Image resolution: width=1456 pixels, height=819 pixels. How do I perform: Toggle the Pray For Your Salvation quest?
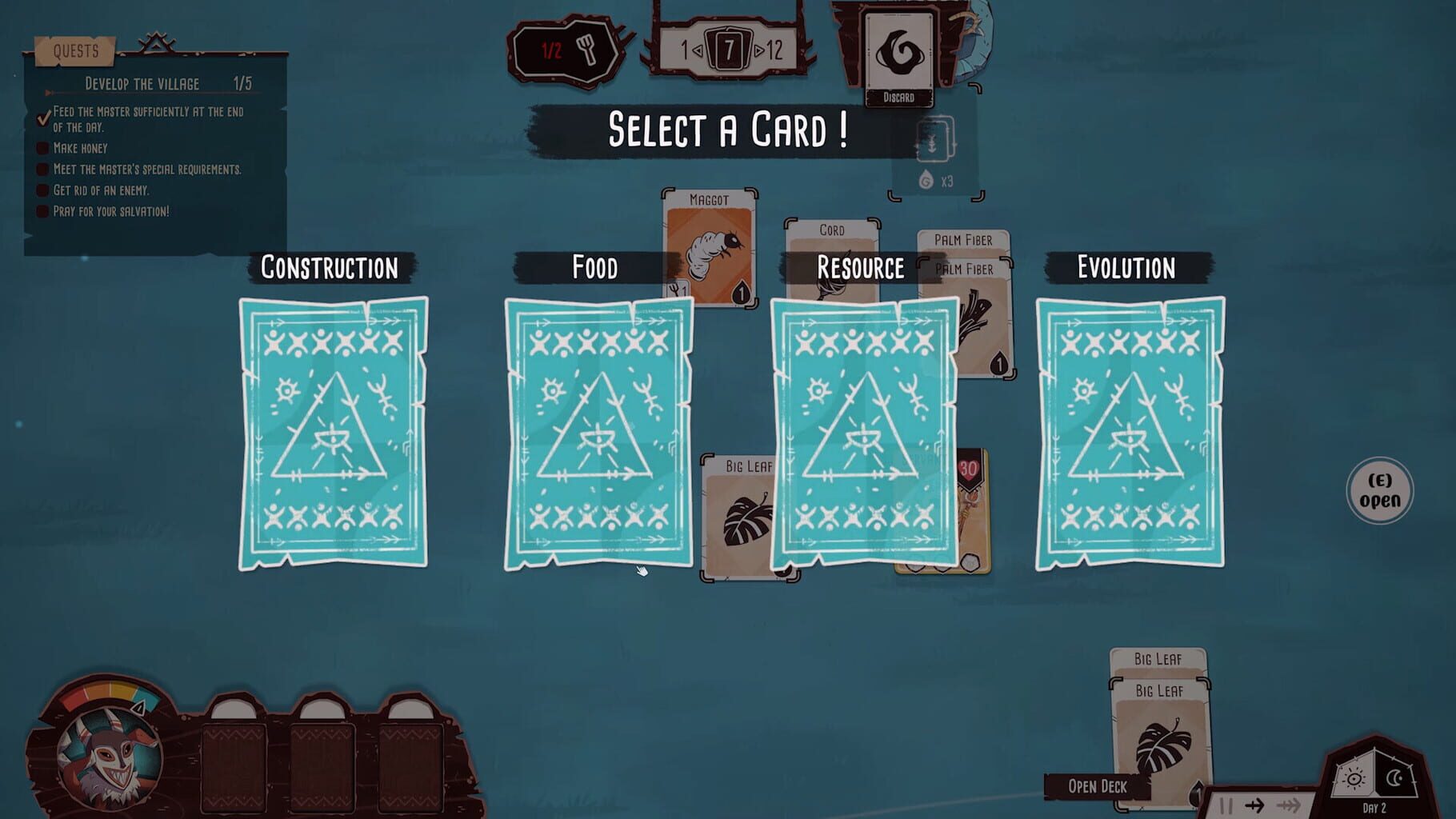(41, 211)
